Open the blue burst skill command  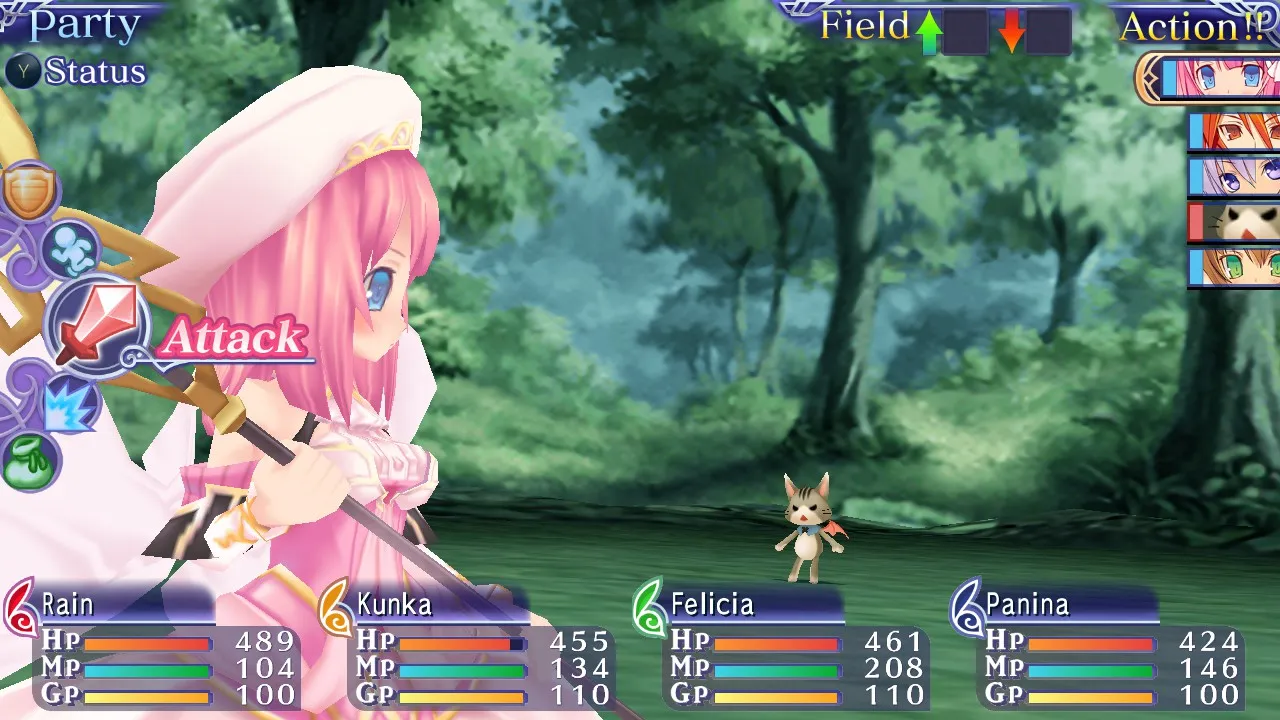point(68,405)
